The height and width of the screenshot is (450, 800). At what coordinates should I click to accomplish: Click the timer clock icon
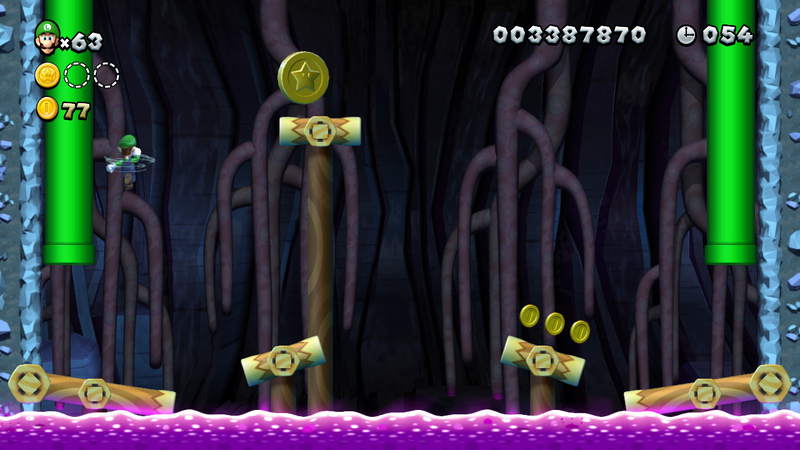(x=687, y=35)
